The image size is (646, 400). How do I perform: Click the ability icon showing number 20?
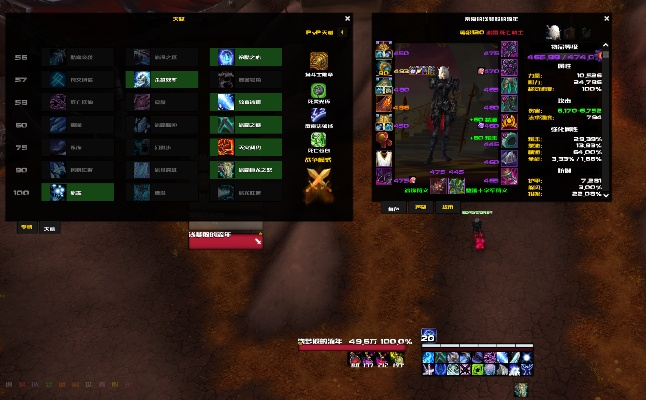pos(428,336)
